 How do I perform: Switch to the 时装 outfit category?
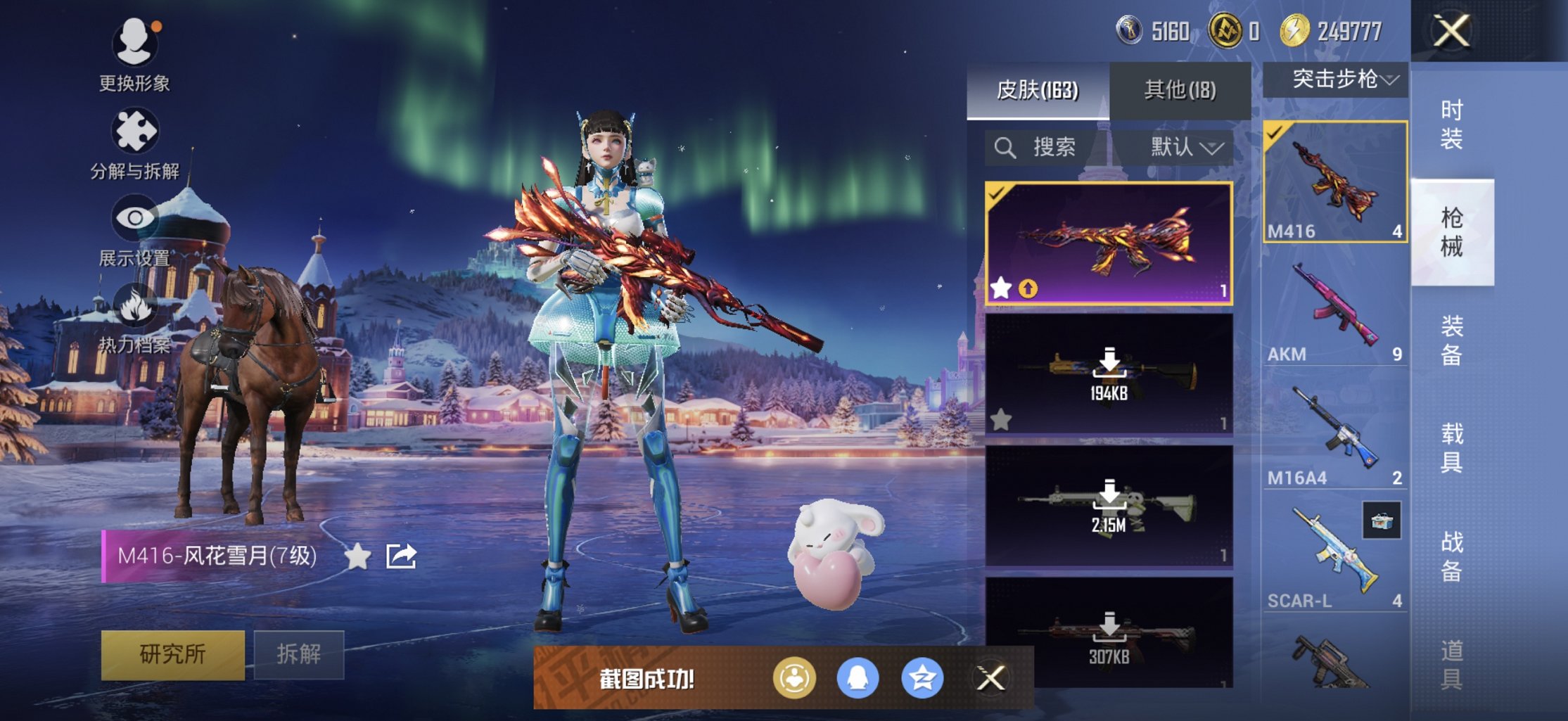pos(1452,125)
